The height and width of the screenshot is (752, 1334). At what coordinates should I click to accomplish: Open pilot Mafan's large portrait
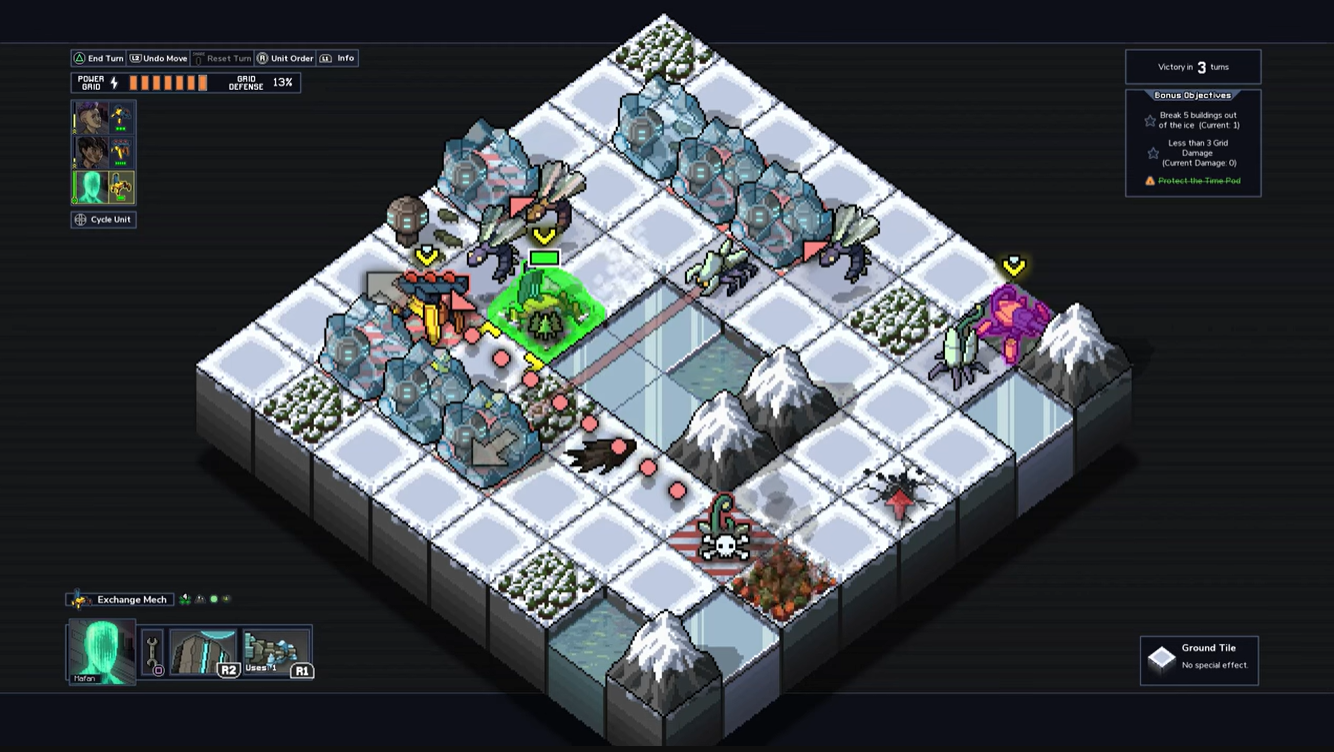(101, 652)
